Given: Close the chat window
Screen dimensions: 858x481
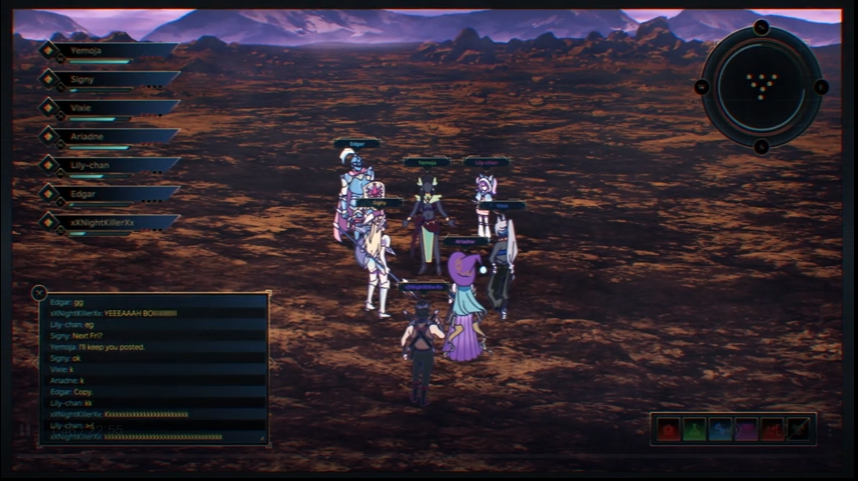Looking at the screenshot, I should (x=39, y=293).
